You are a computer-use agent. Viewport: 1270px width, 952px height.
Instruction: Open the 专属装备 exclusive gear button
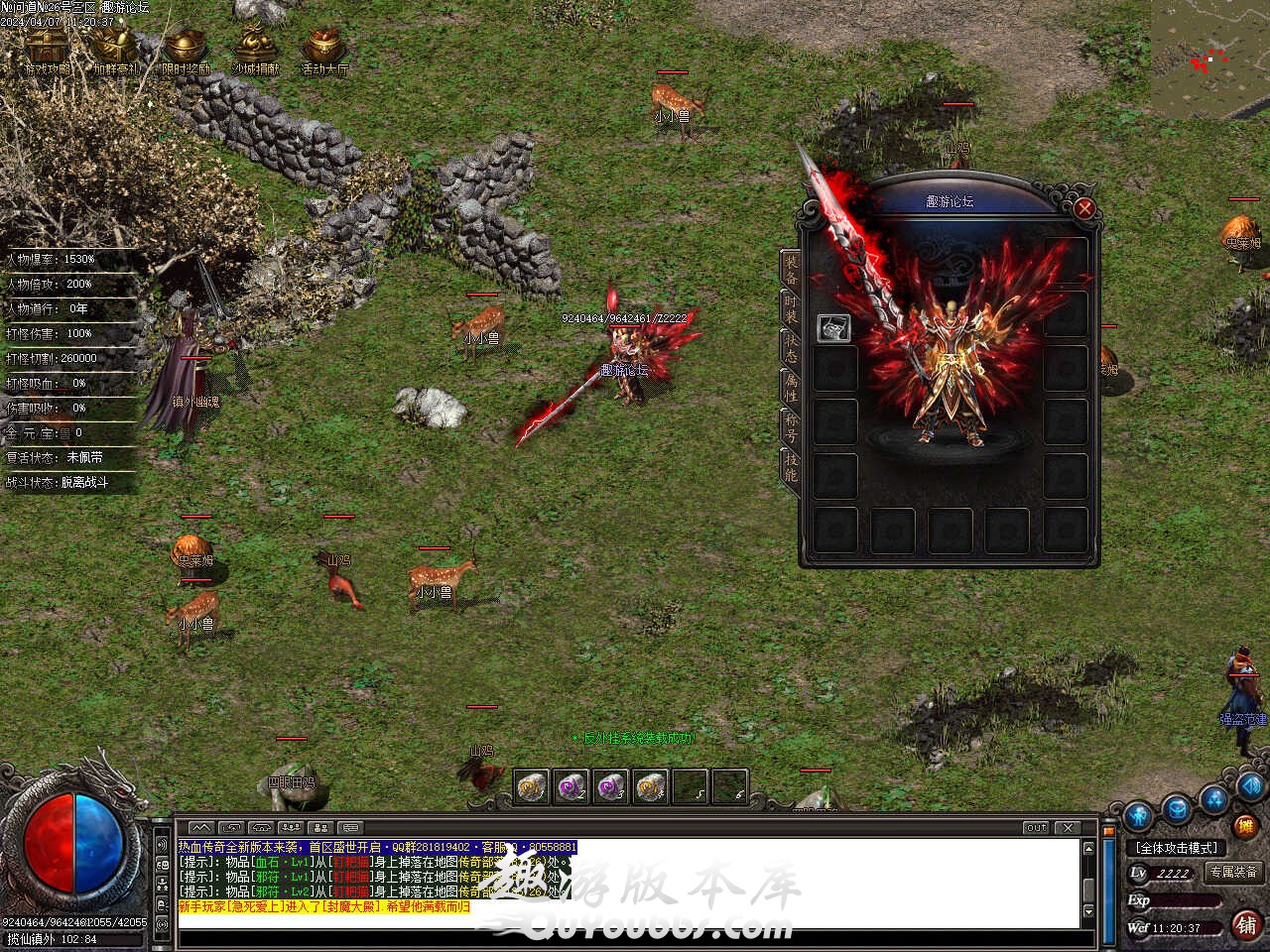coord(1233,873)
